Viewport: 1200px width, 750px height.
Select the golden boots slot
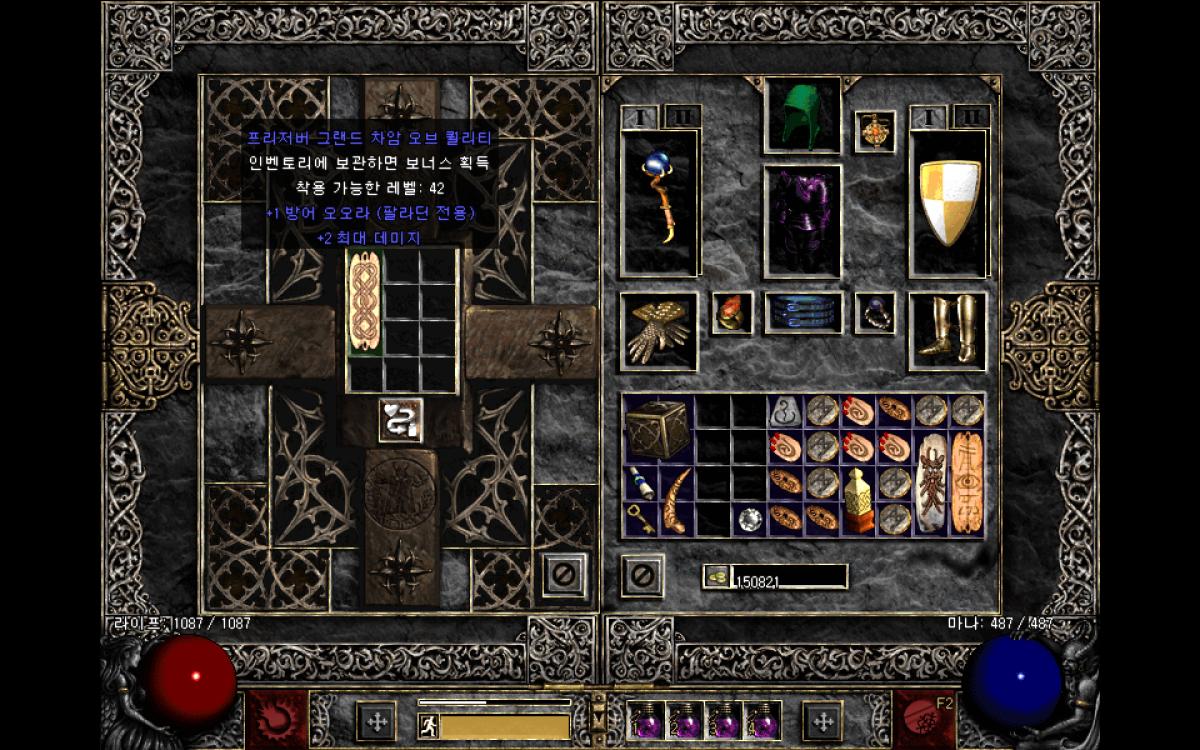(x=947, y=332)
